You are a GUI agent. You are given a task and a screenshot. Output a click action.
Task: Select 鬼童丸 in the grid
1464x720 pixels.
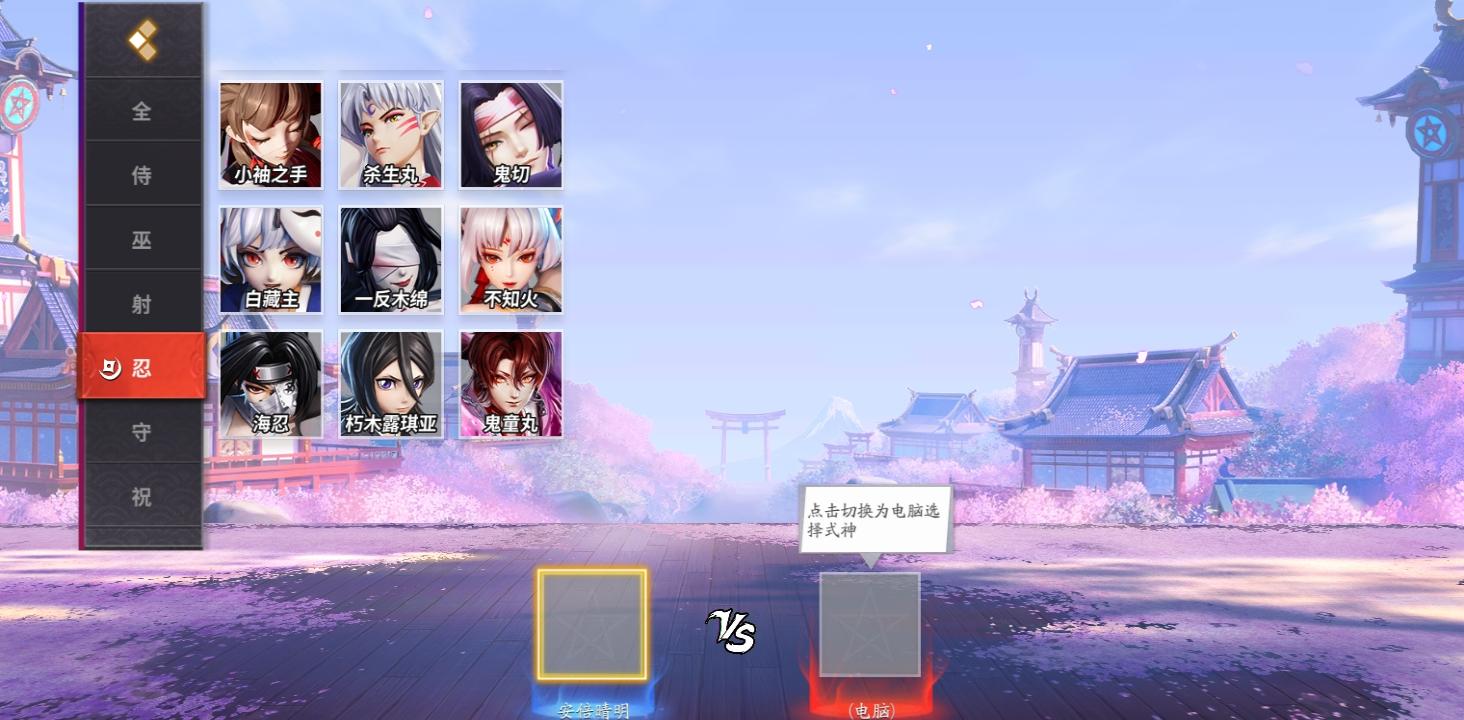[510, 383]
